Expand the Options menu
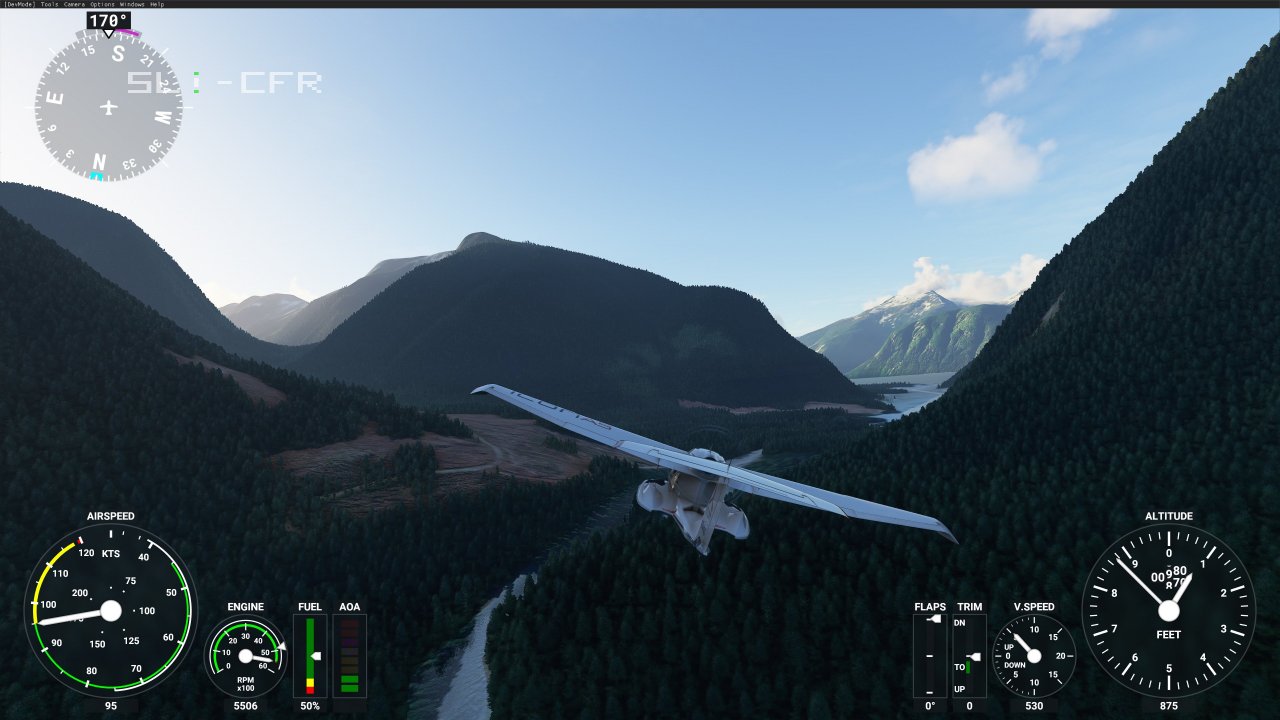 pyautogui.click(x=101, y=4)
